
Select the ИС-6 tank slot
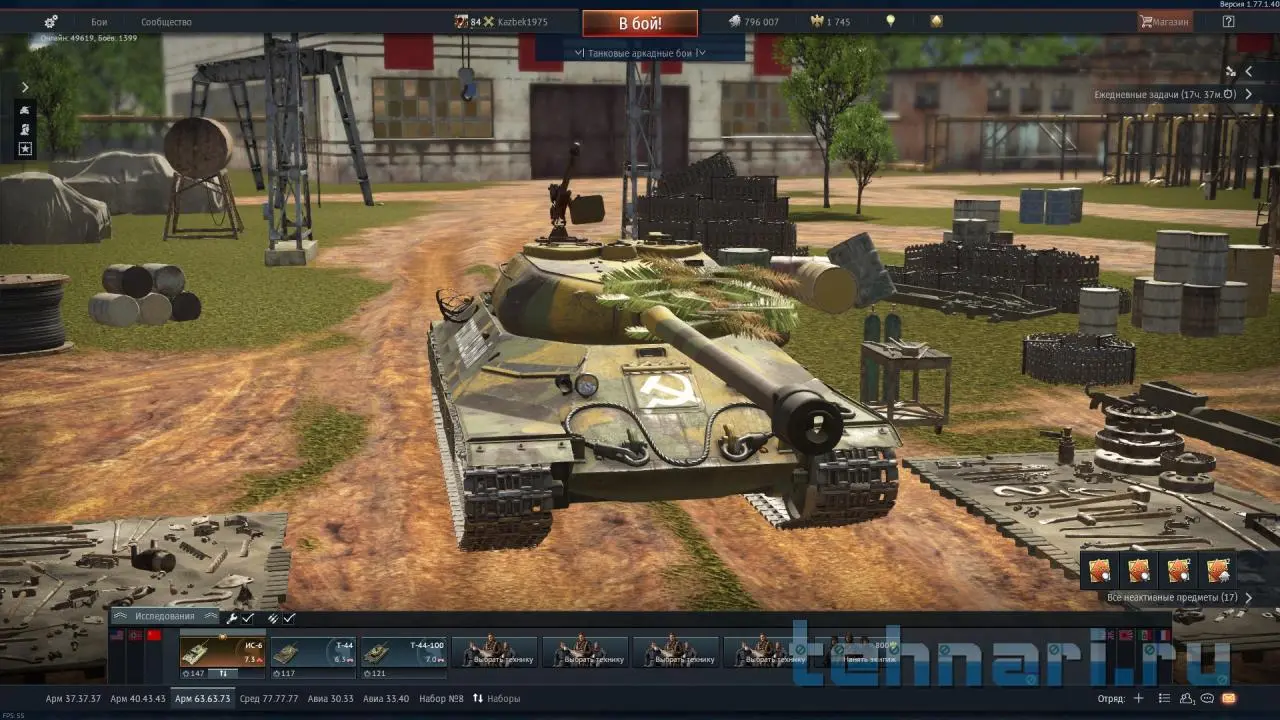point(222,652)
